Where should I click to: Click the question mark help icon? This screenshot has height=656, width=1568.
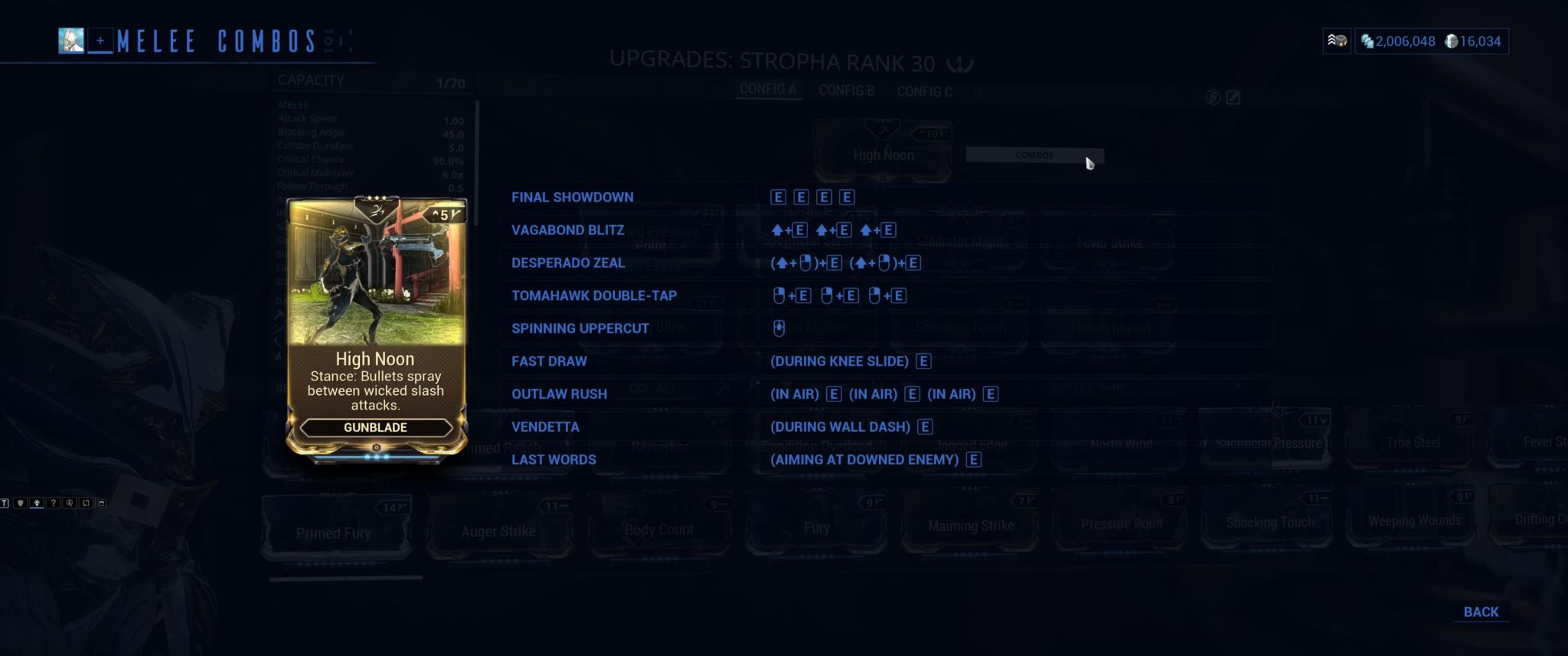[53, 504]
